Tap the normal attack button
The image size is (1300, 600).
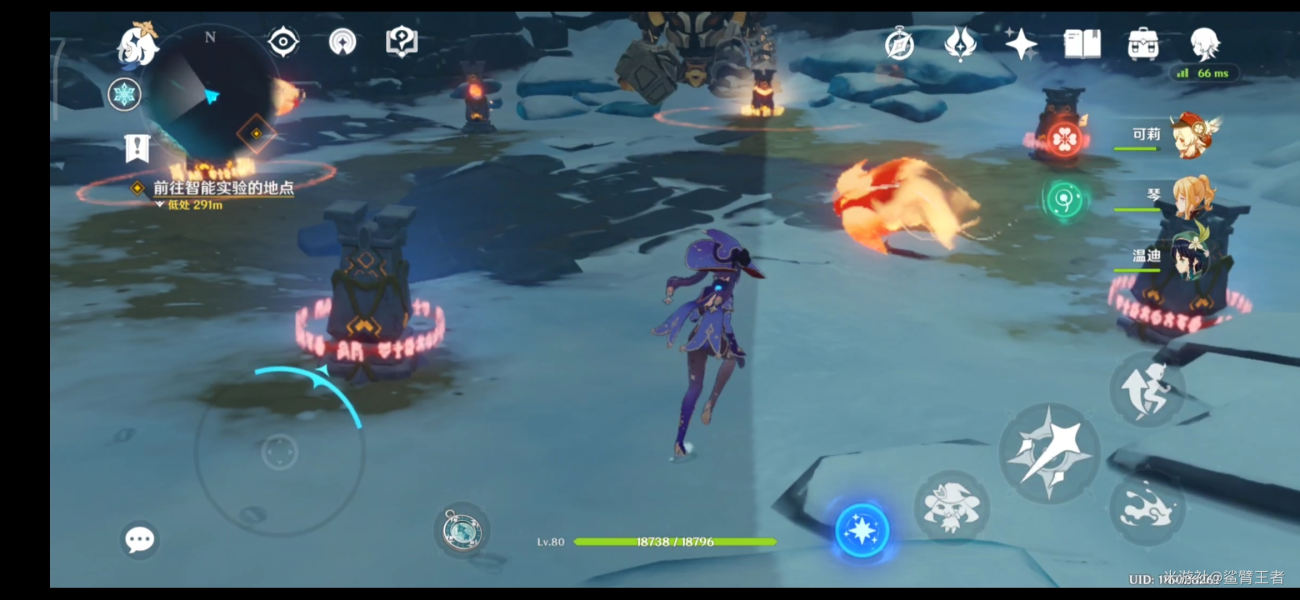click(x=1049, y=453)
